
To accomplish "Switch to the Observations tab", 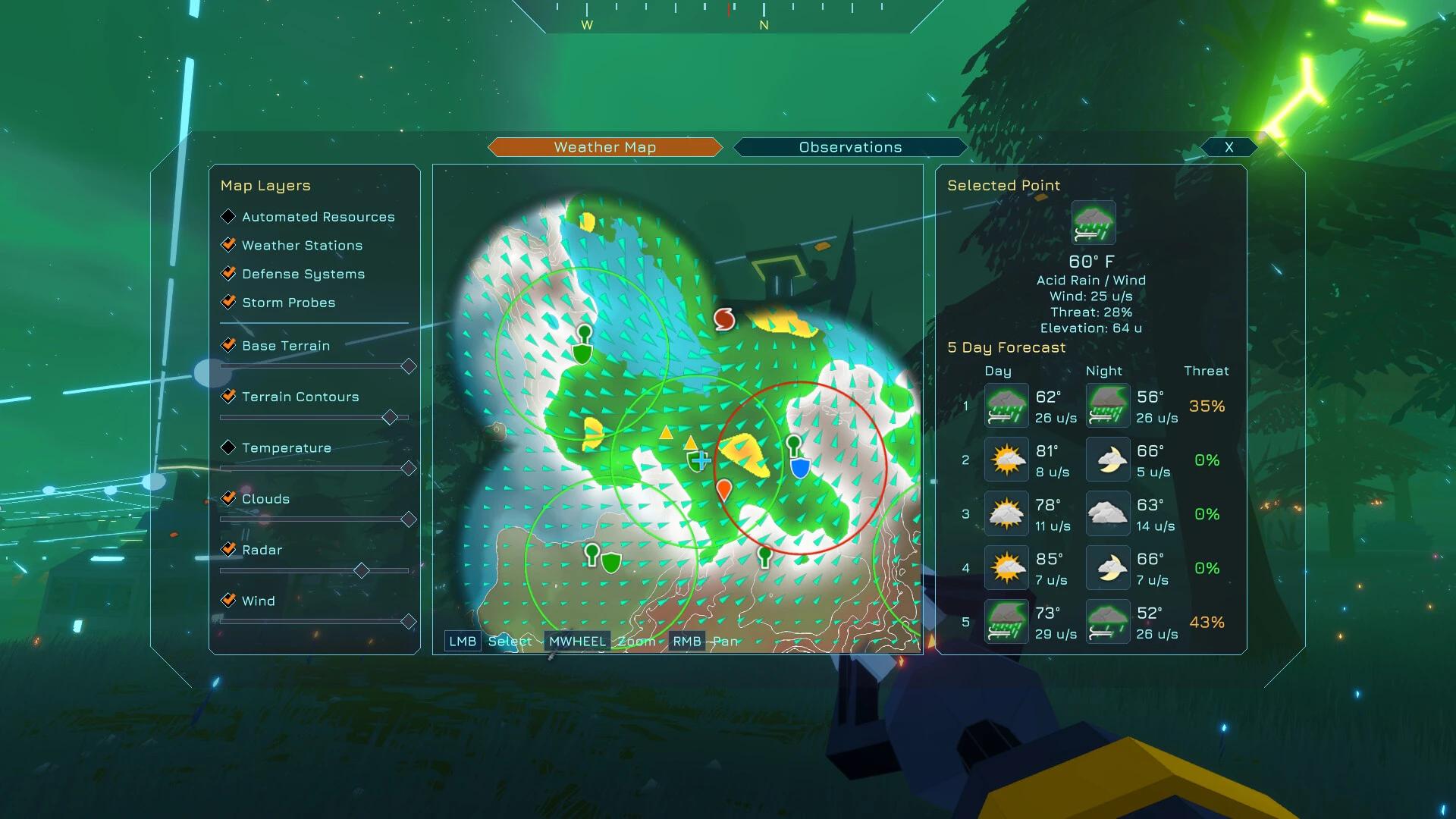I will [x=849, y=147].
